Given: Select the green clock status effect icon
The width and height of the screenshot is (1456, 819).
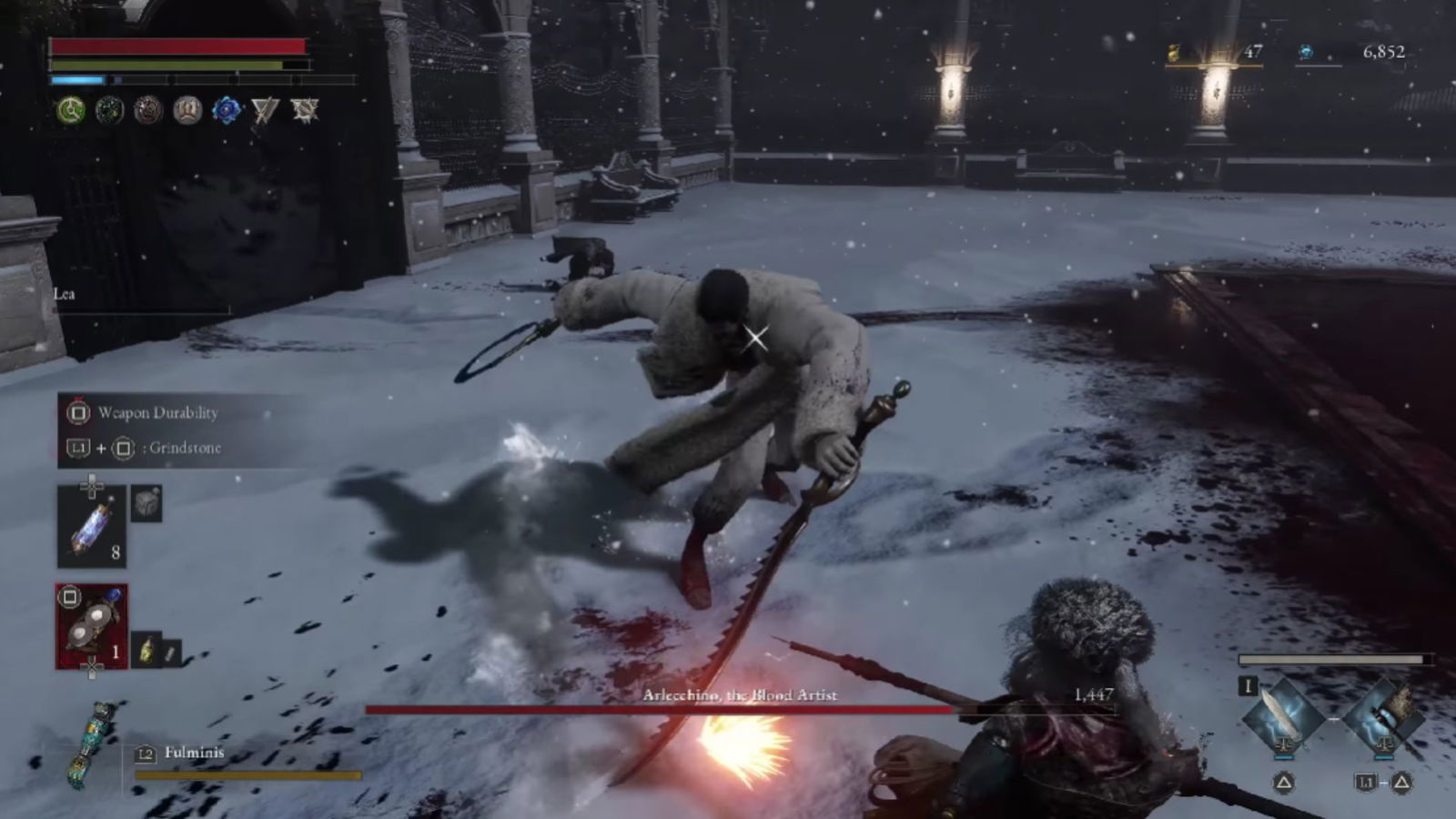Looking at the screenshot, I should click(x=69, y=109).
